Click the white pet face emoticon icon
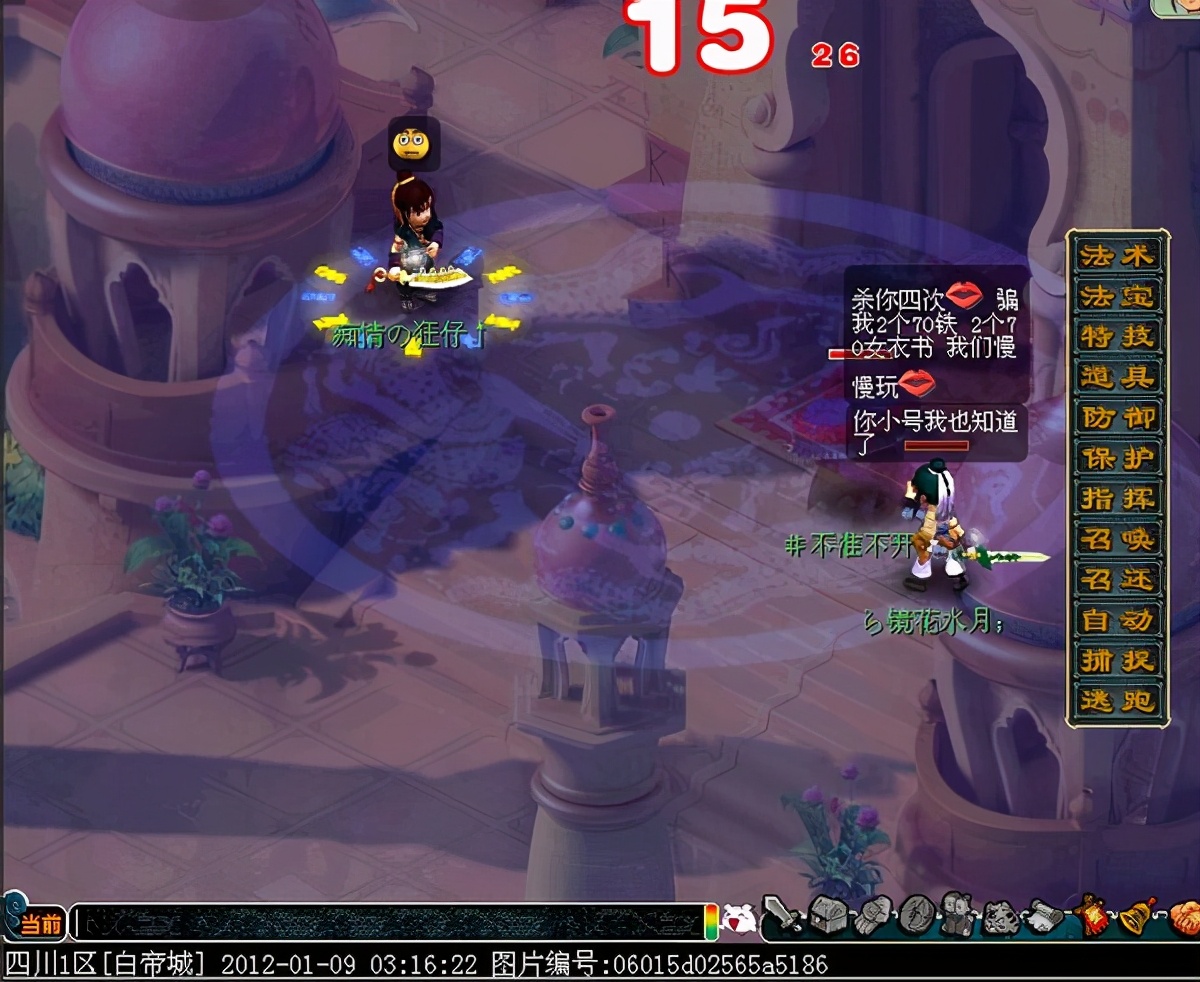This screenshot has height=982, width=1200. pos(737,919)
